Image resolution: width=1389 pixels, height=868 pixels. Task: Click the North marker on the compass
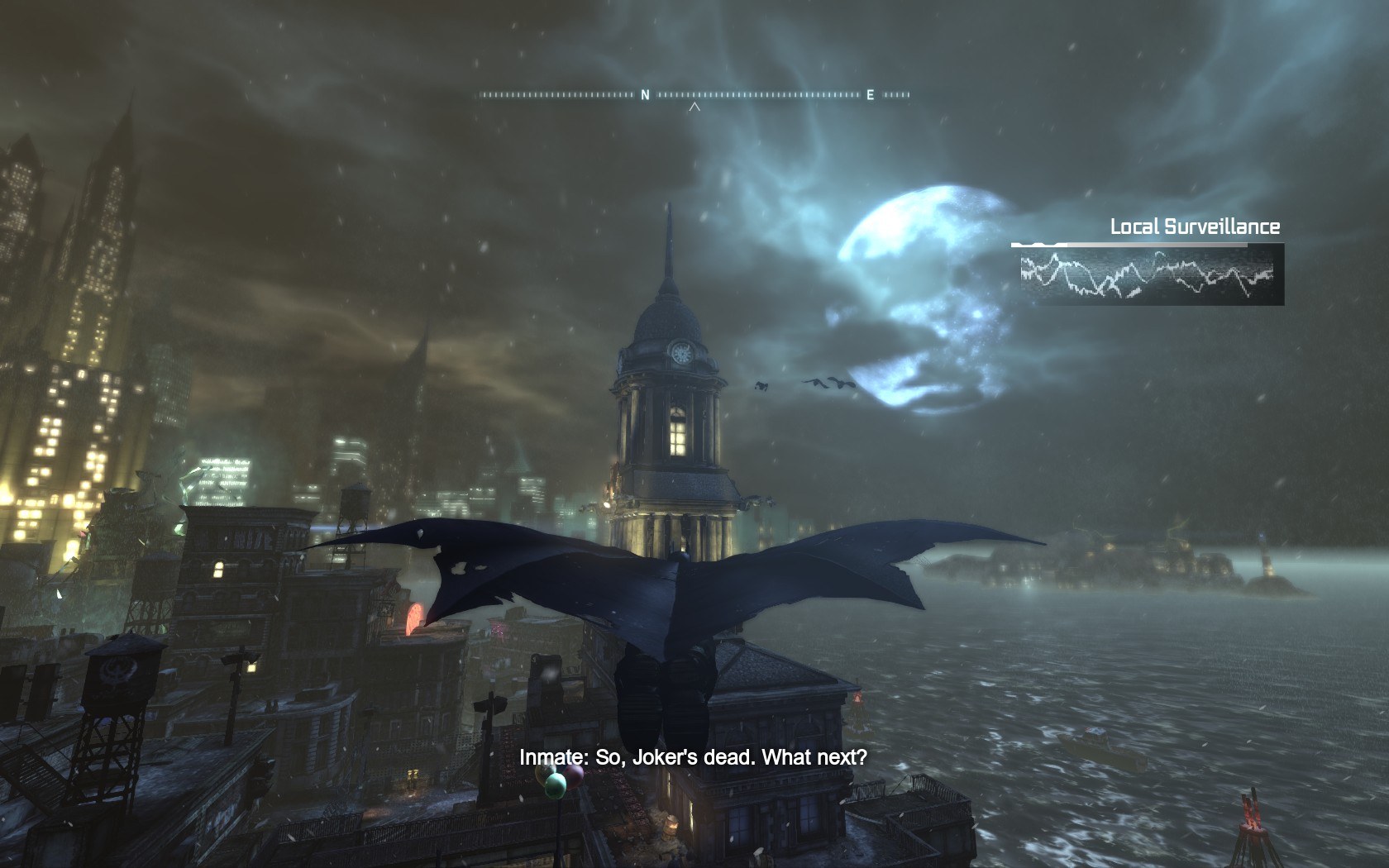(646, 95)
